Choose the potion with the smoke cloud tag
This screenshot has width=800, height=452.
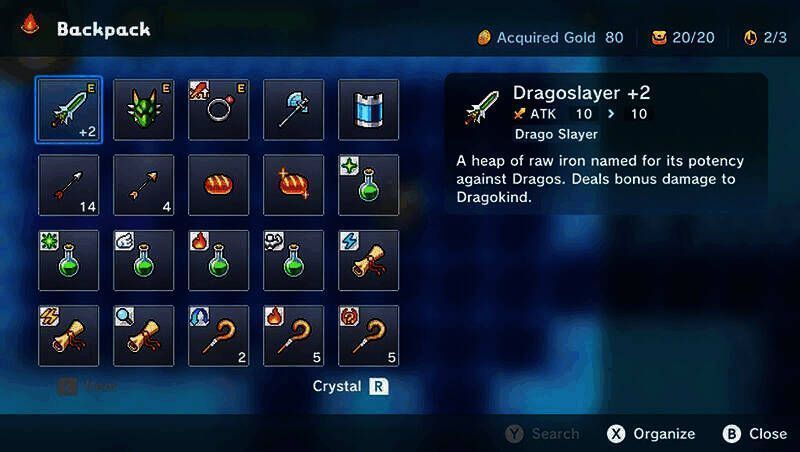pos(293,261)
